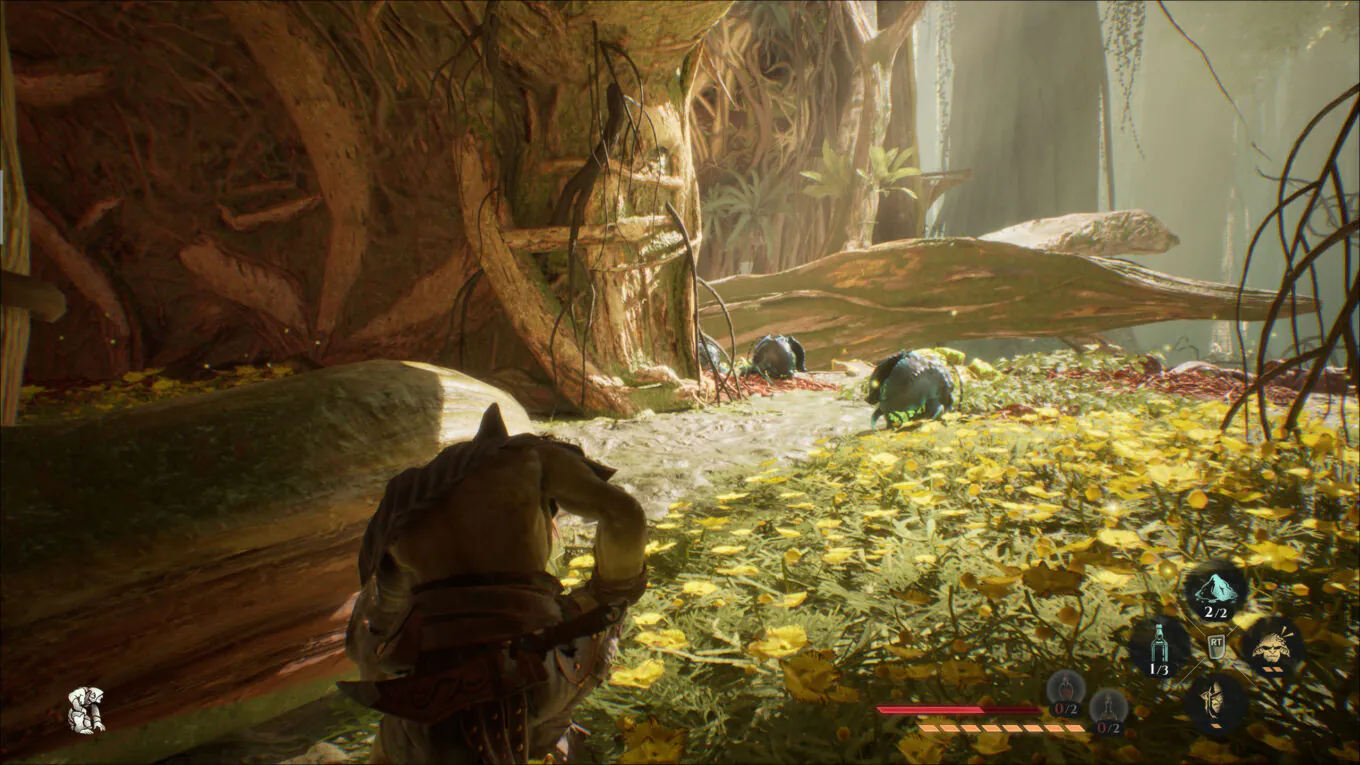This screenshot has height=765, width=1360.
Task: Click the RT button prompt in the item wheel
Action: 1217,645
